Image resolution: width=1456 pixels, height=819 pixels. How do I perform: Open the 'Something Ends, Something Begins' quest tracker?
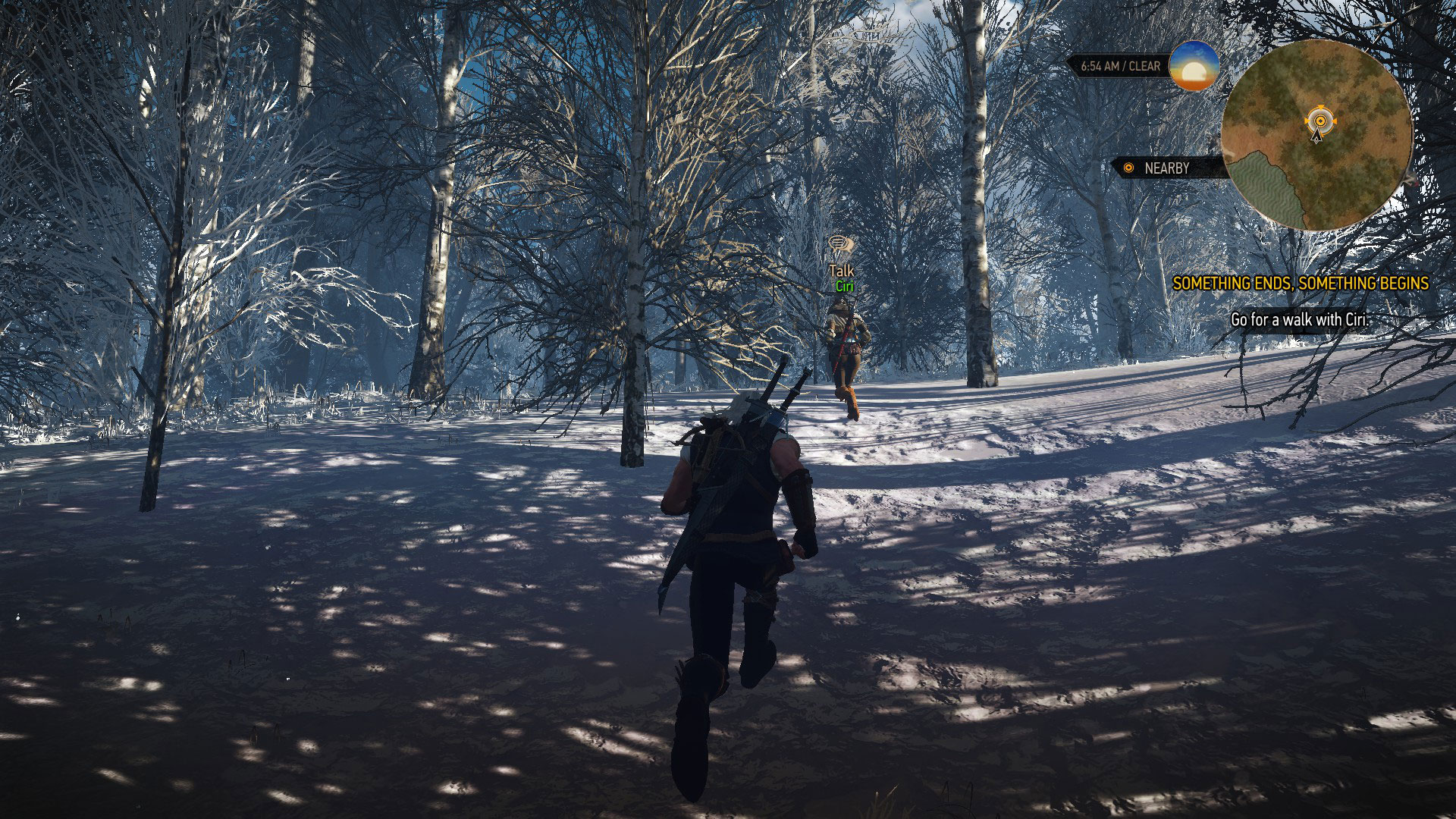pos(1300,284)
